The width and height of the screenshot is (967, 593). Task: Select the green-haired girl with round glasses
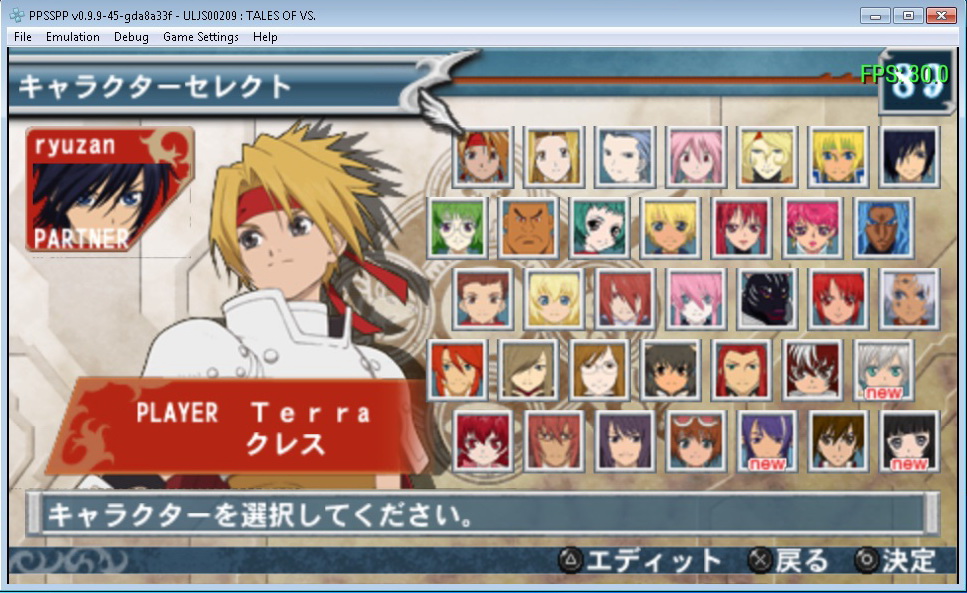click(458, 228)
